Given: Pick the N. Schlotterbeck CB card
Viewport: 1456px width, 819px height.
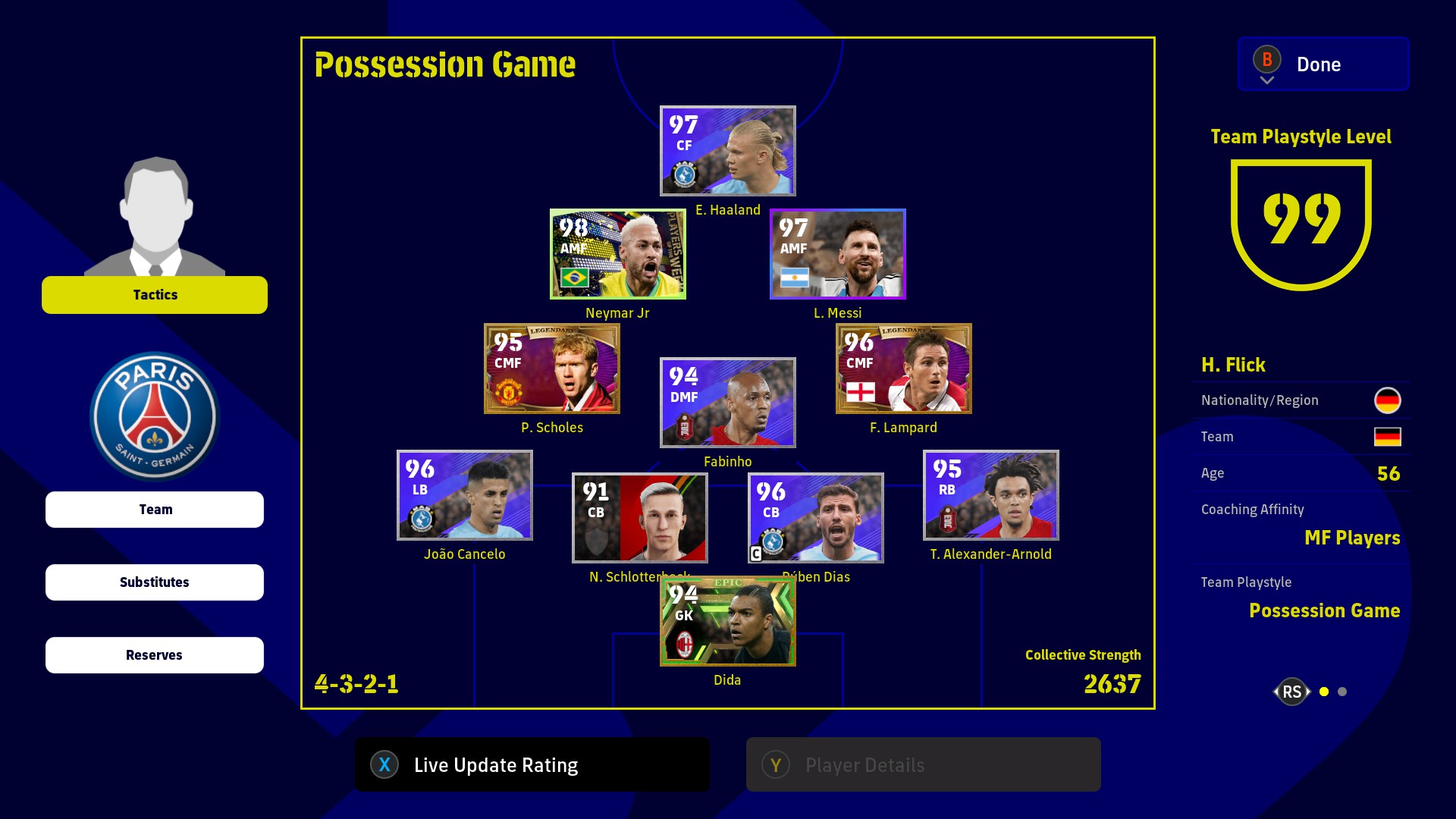Looking at the screenshot, I should tap(639, 518).
